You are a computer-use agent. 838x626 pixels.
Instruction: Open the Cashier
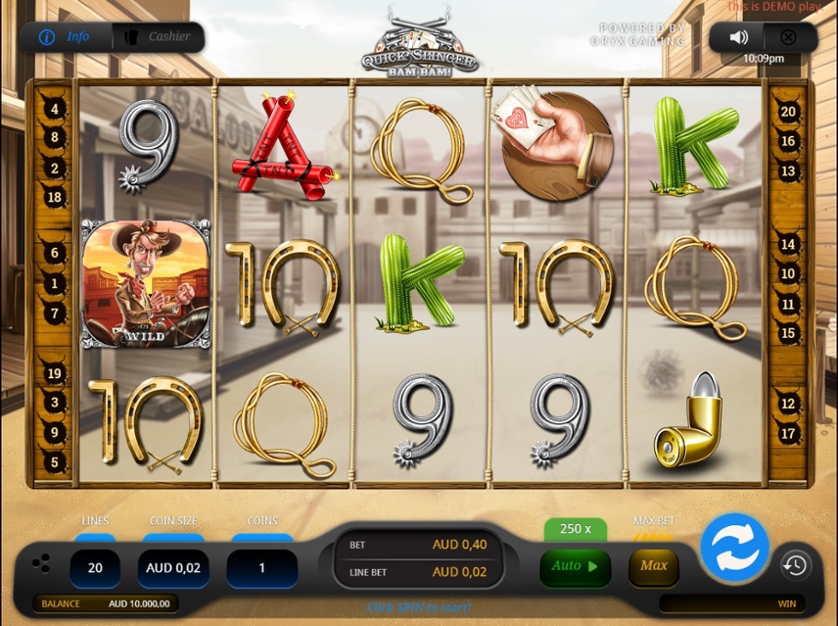(158, 37)
